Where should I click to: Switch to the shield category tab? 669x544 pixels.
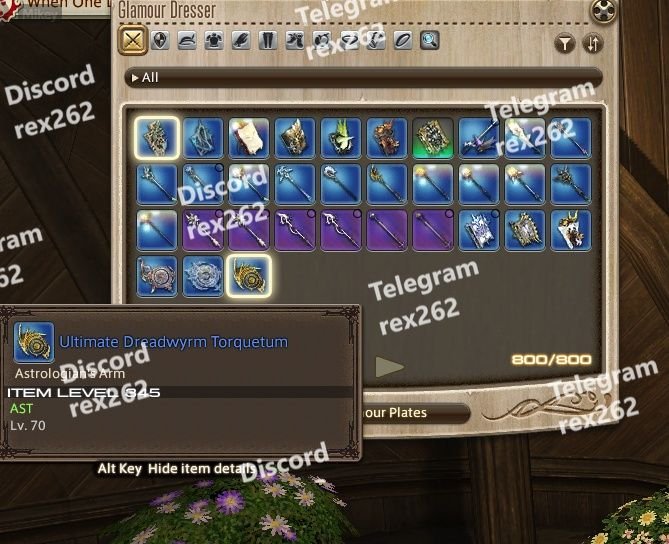160,41
